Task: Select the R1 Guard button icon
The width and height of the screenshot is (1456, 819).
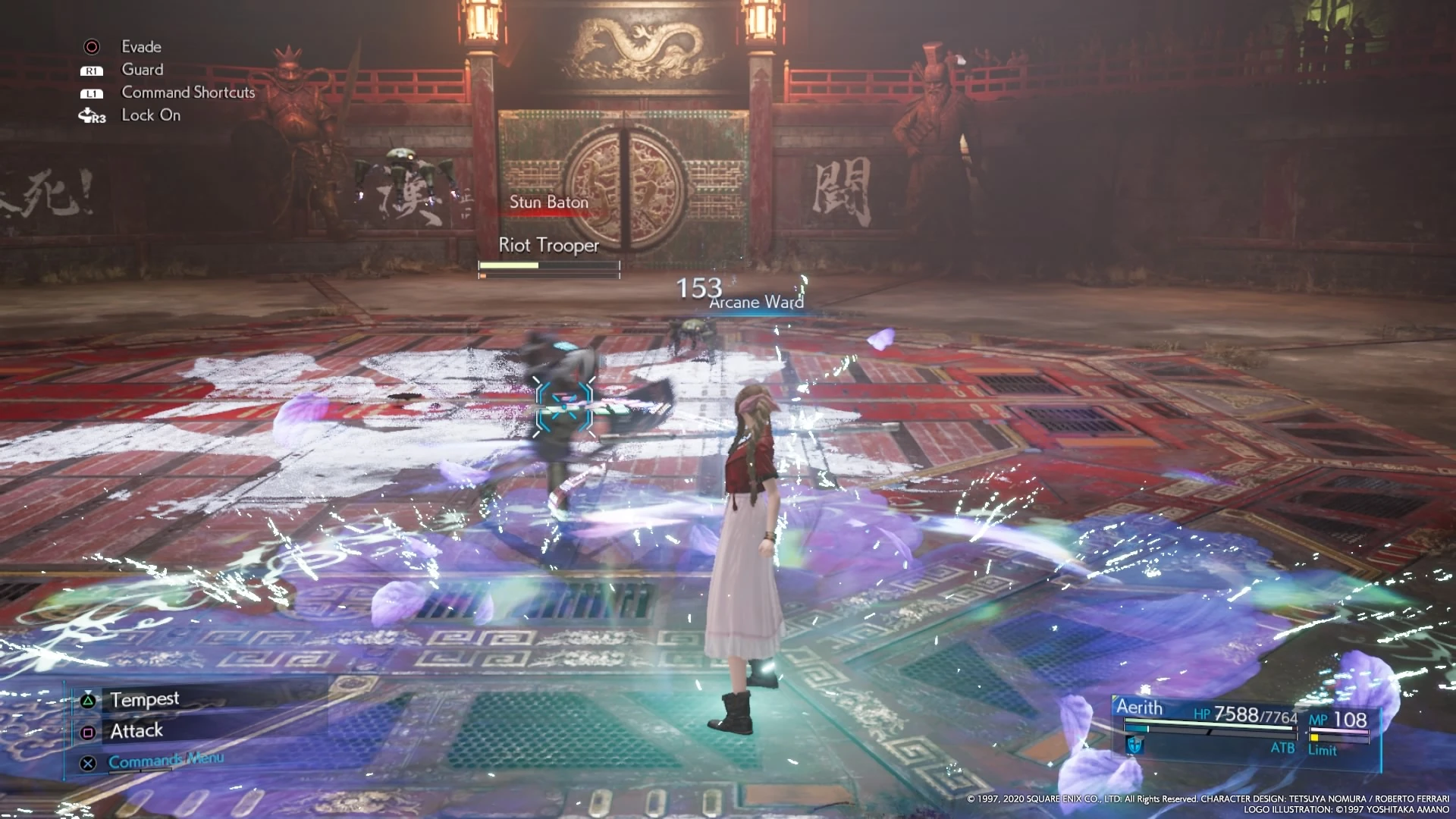Action: [91, 70]
